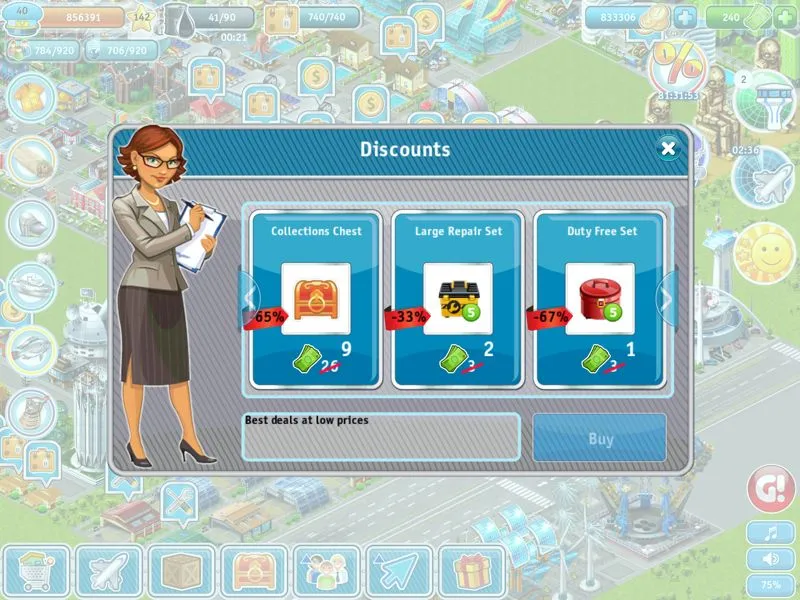
Task: Toggle the music note button
Action: [x=771, y=533]
